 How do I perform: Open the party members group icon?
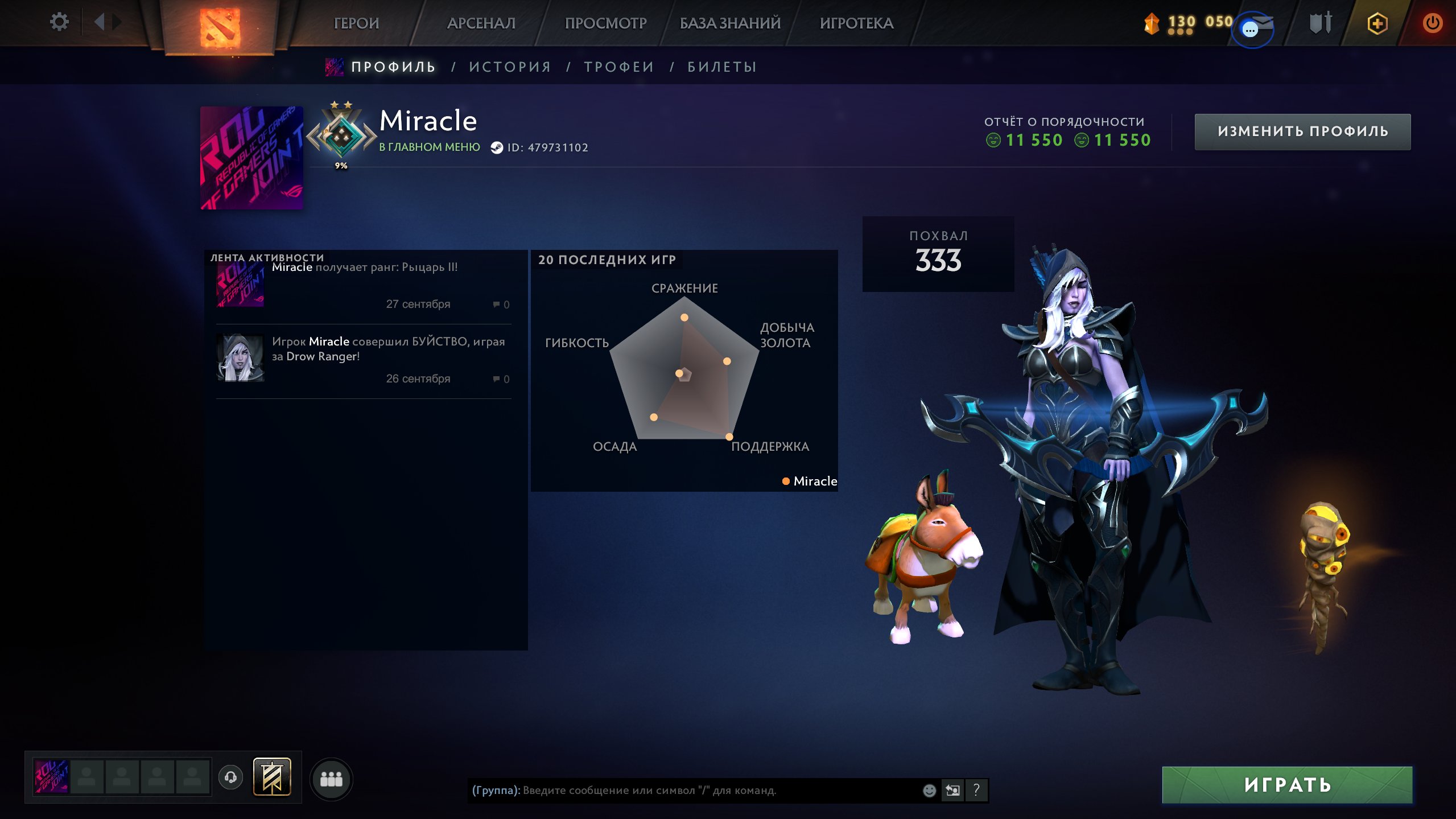(x=331, y=779)
